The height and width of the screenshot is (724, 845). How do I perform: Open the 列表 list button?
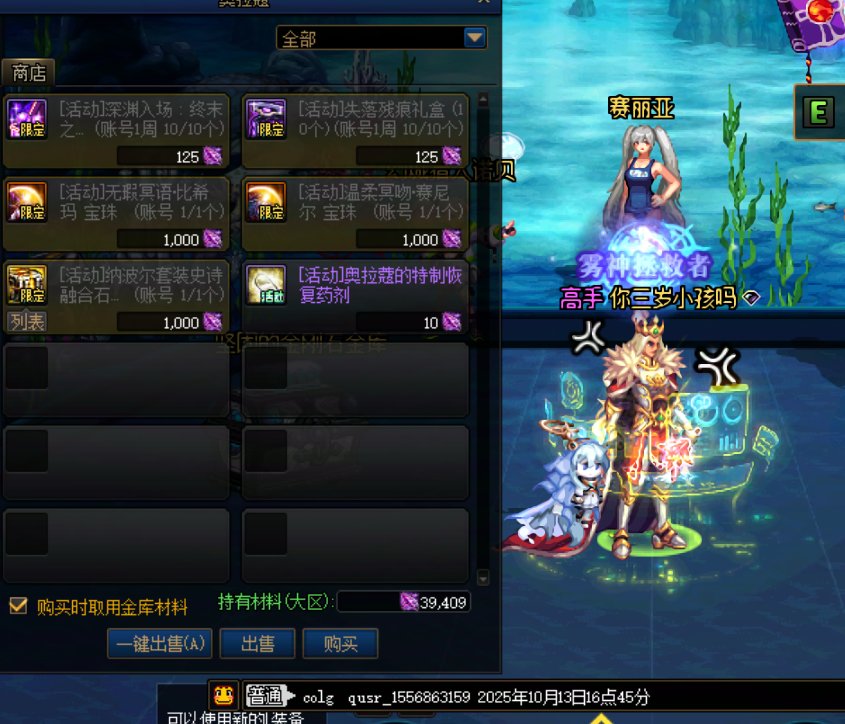coord(27,321)
